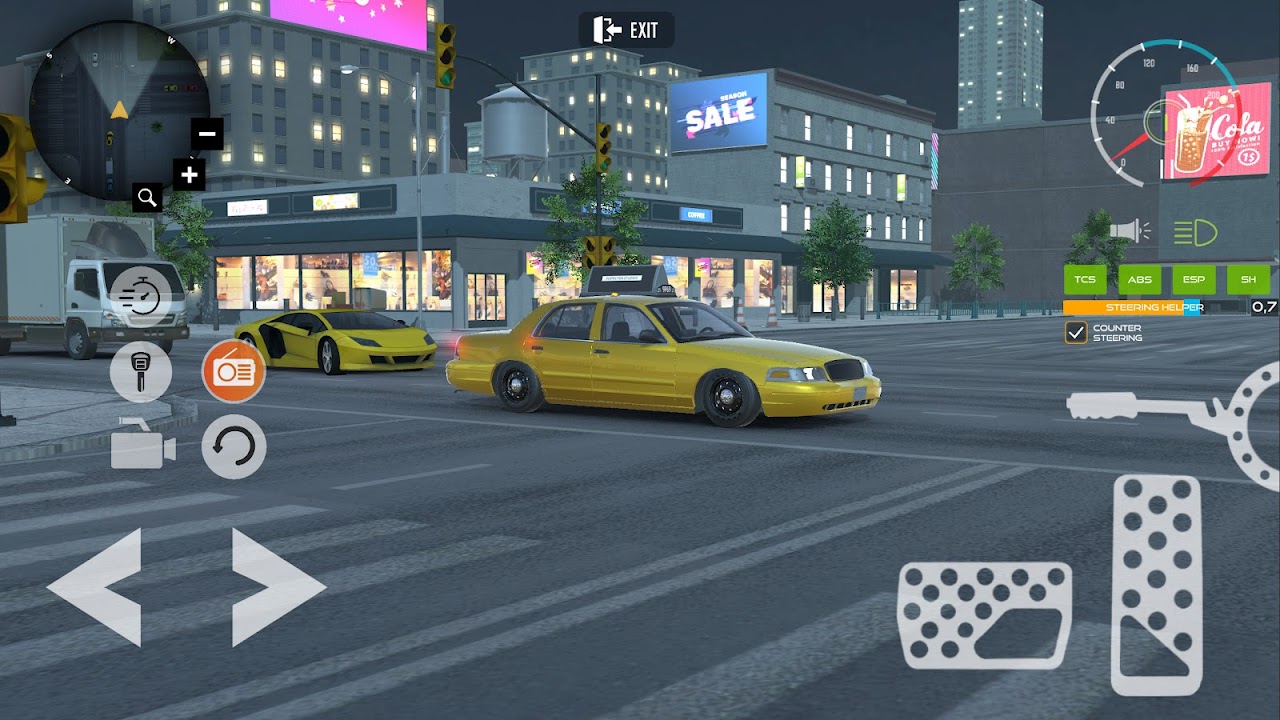Toggle the ESP stability button
Screen dimensions: 1280x720
tap(1193, 280)
